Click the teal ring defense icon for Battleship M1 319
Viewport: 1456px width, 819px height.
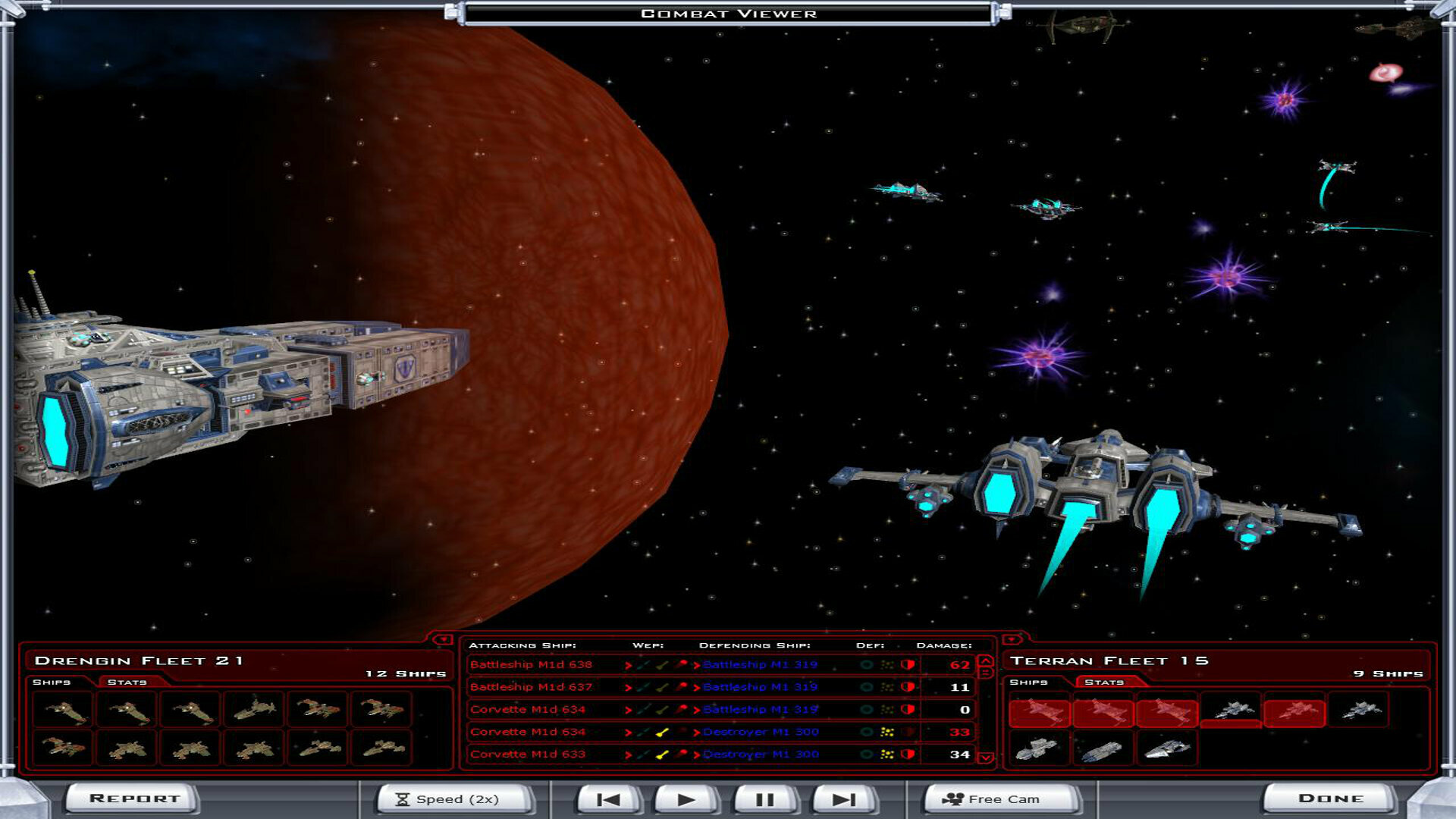coord(867,664)
